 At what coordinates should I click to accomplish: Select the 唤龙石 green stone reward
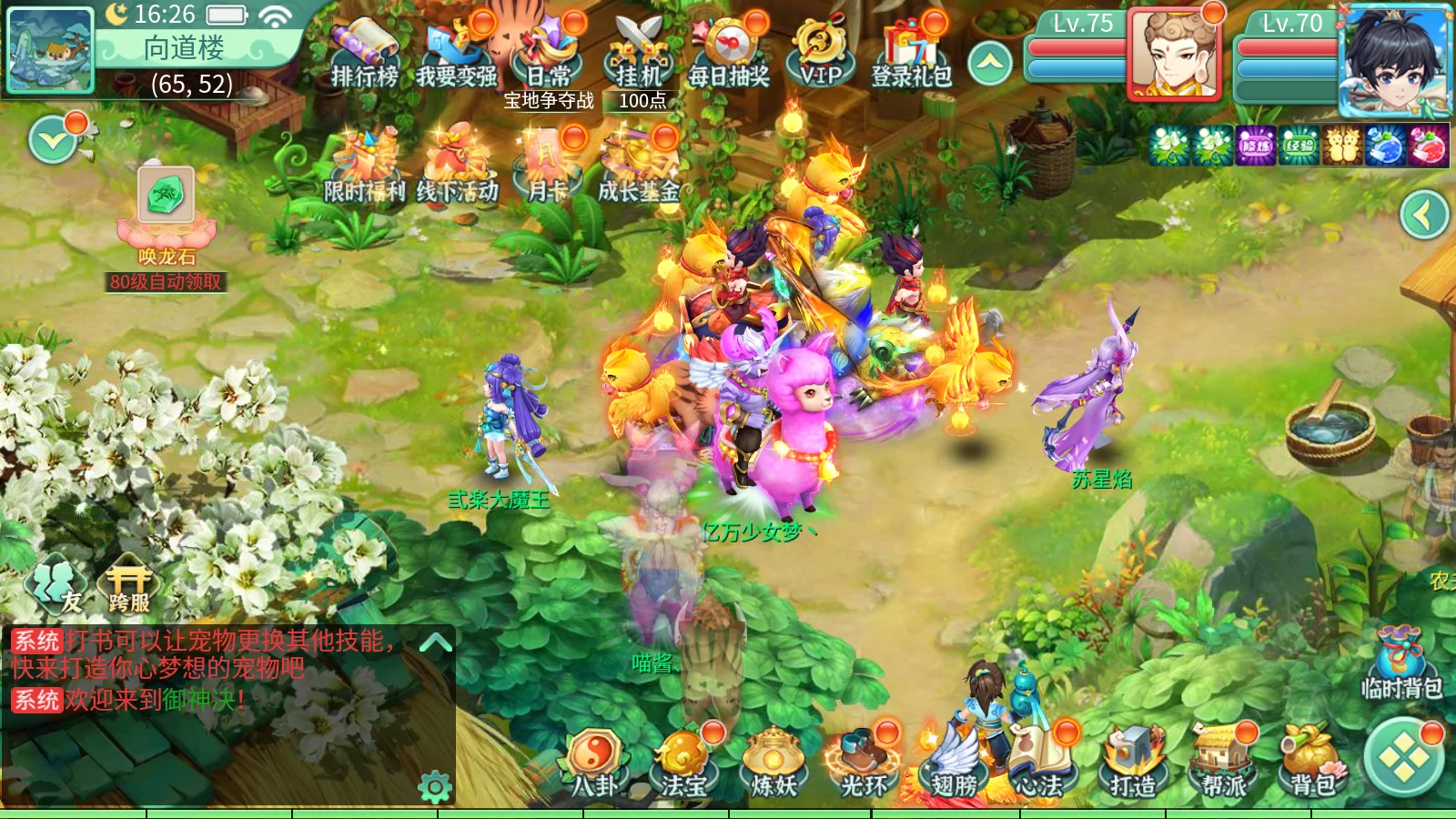pyautogui.click(x=166, y=196)
